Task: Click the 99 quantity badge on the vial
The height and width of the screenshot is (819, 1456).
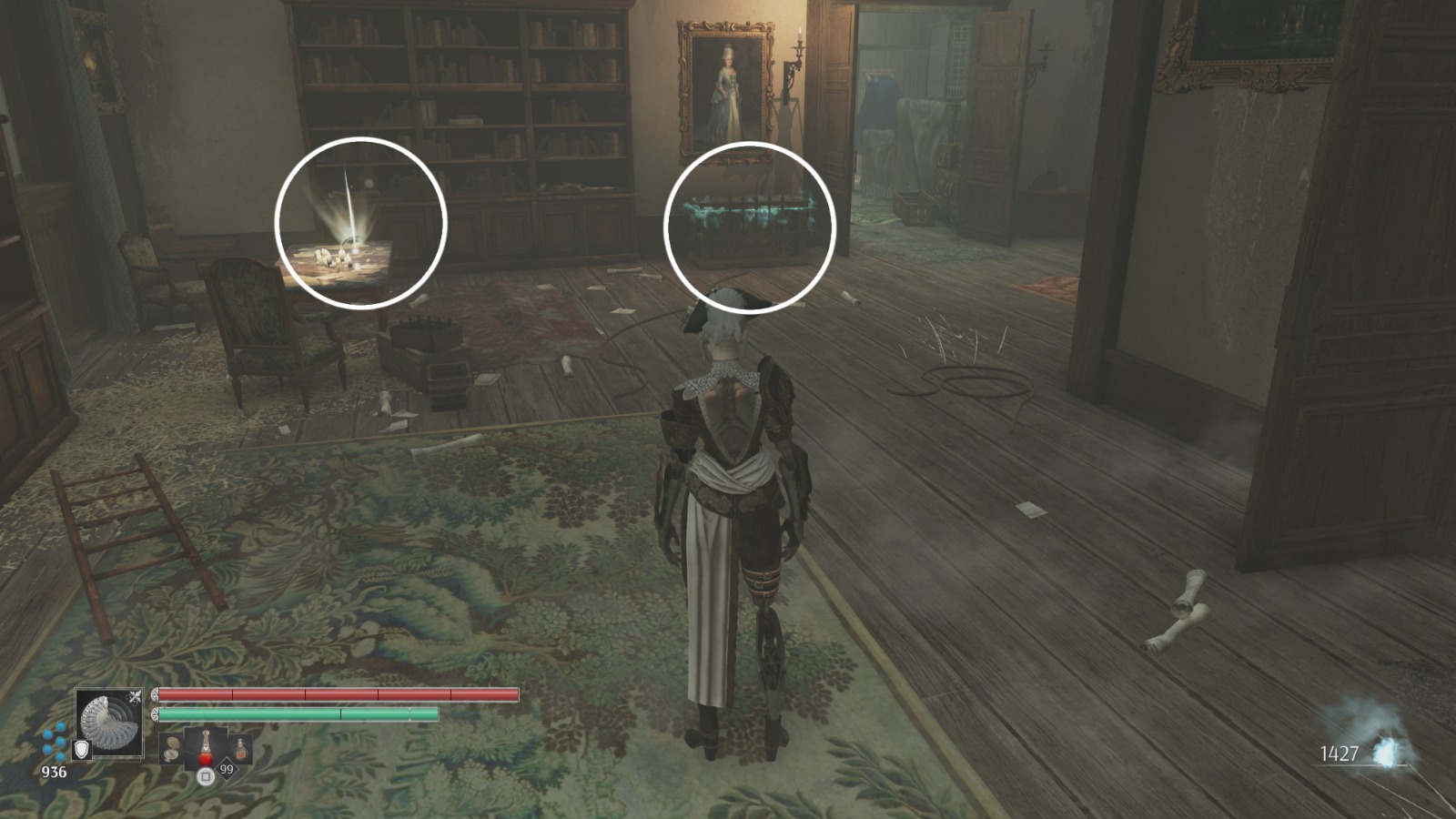Action: [226, 770]
